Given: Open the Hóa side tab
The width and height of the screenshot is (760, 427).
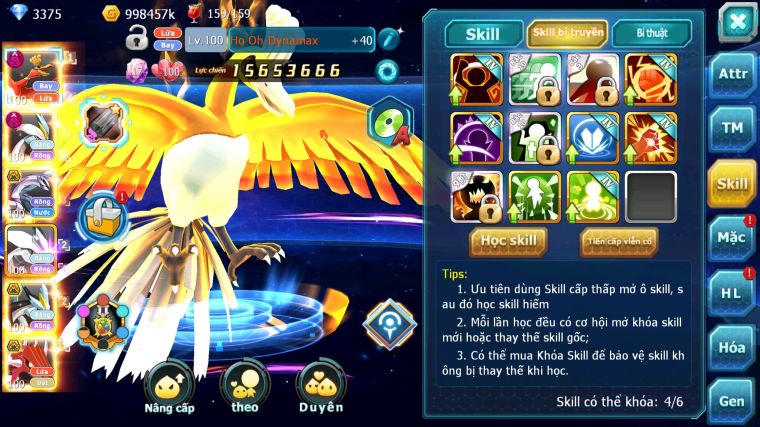Looking at the screenshot, I should tap(732, 347).
